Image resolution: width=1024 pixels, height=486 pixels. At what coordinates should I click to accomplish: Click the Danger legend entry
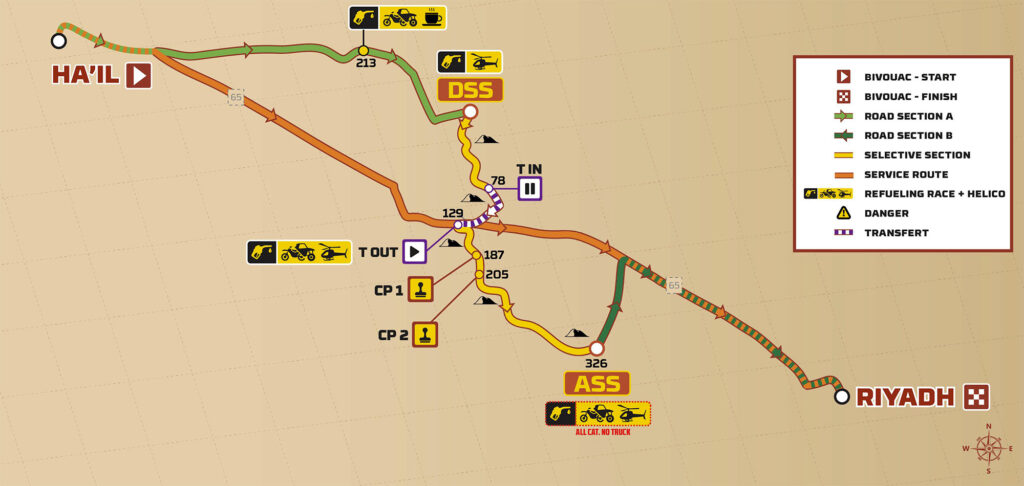[x=881, y=213]
